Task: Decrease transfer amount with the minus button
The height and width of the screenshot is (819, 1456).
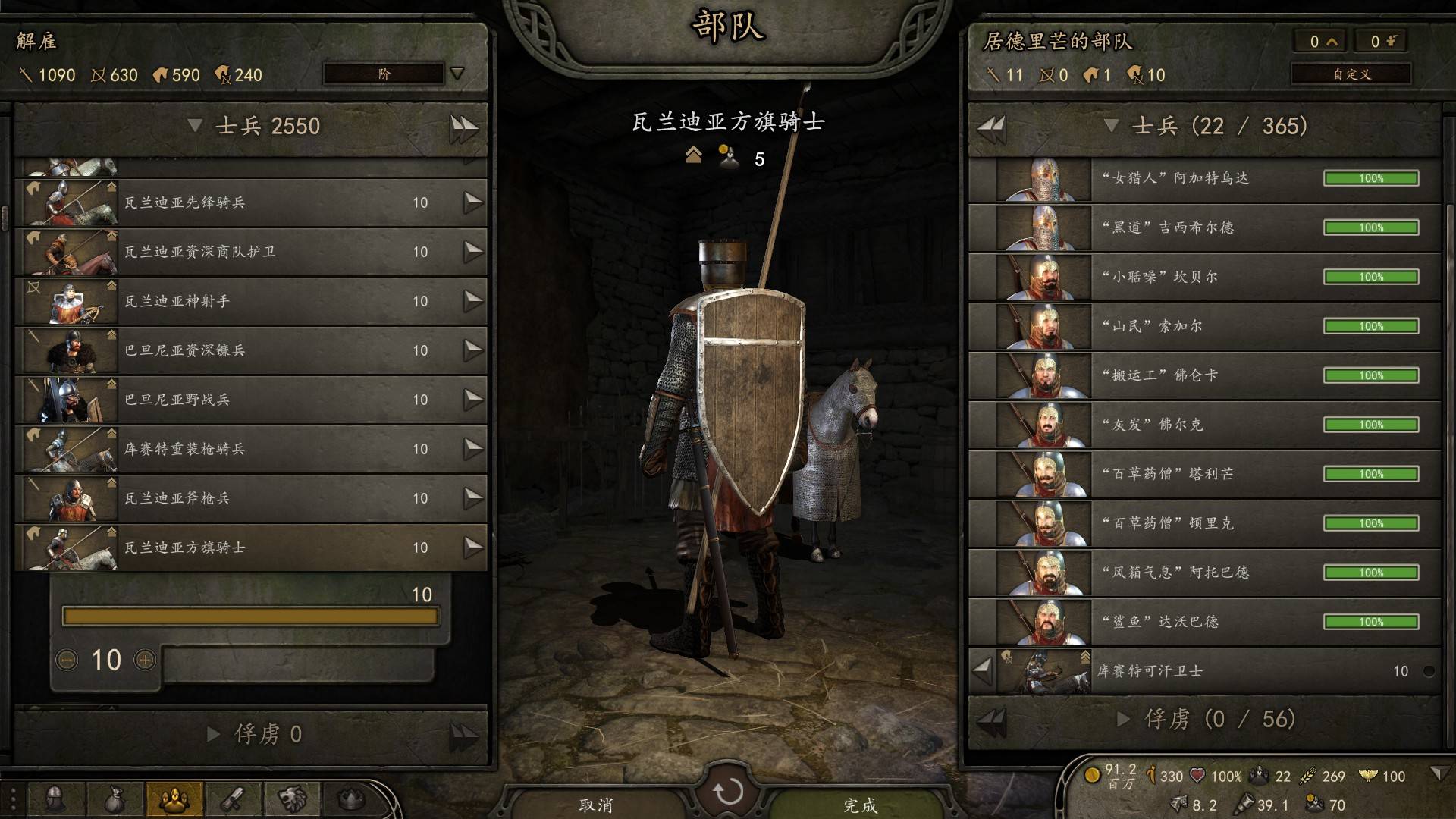Action: (67, 660)
